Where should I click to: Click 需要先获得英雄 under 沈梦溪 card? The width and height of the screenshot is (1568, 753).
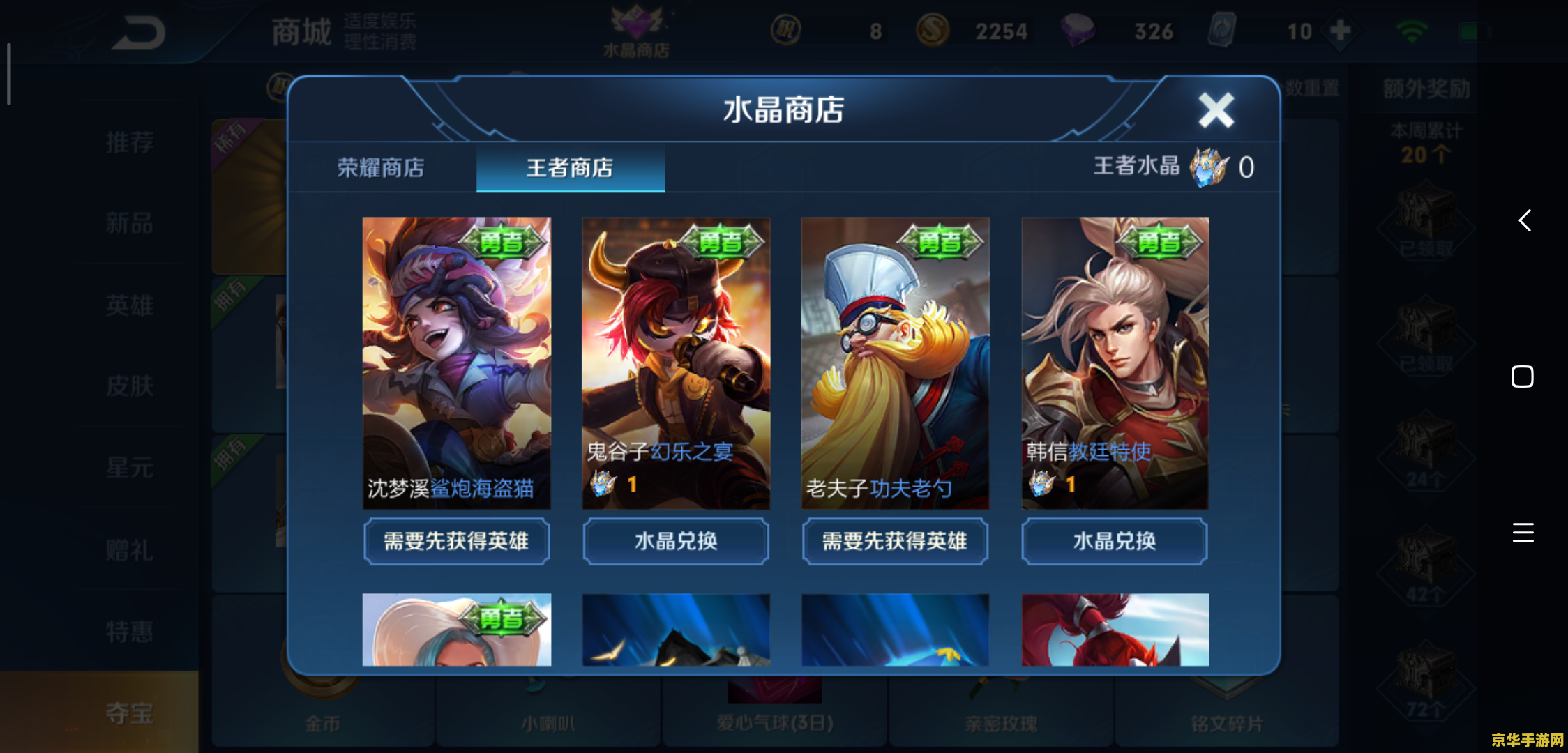point(456,541)
